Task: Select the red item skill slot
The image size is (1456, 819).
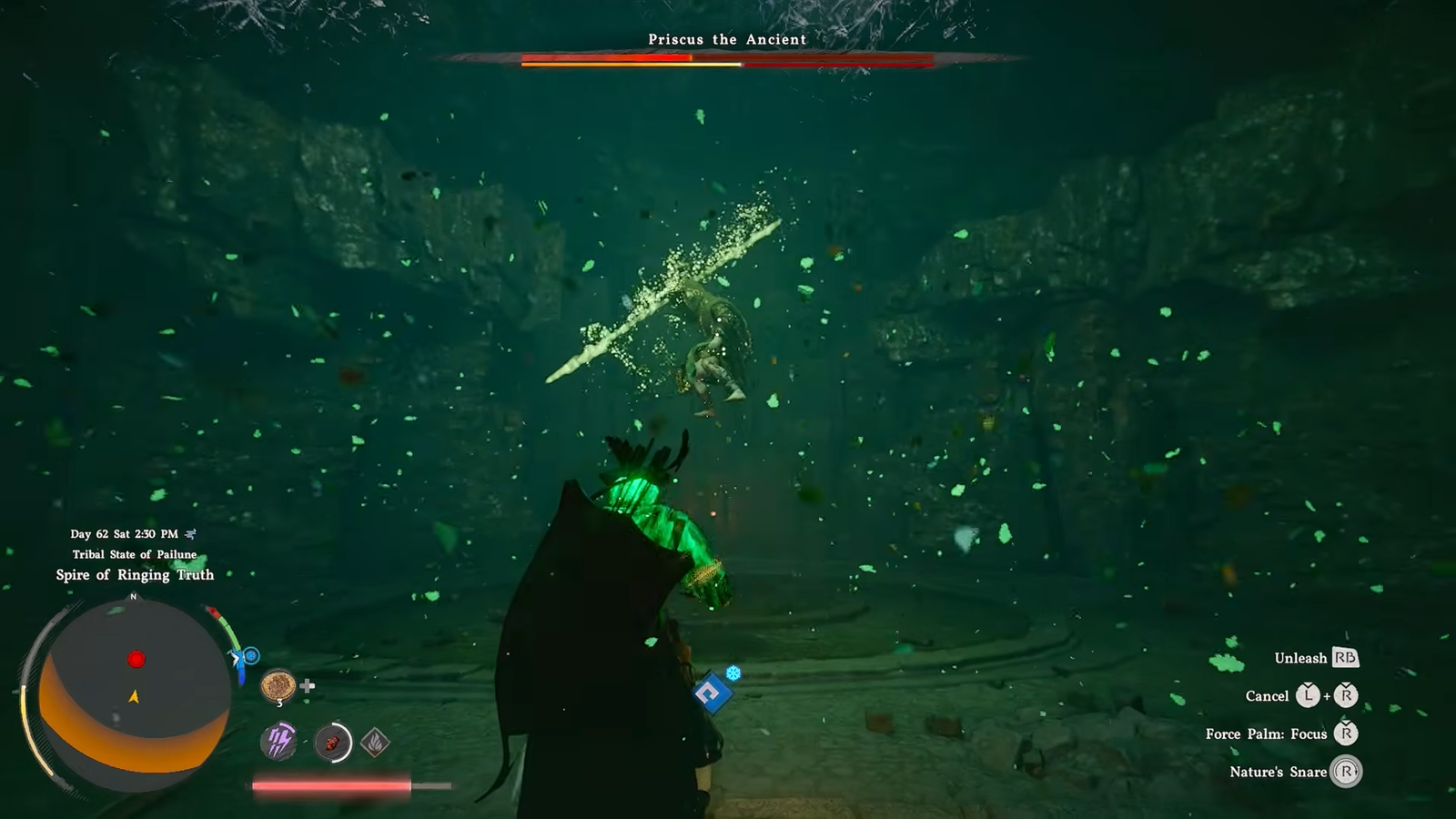Action: (x=332, y=743)
